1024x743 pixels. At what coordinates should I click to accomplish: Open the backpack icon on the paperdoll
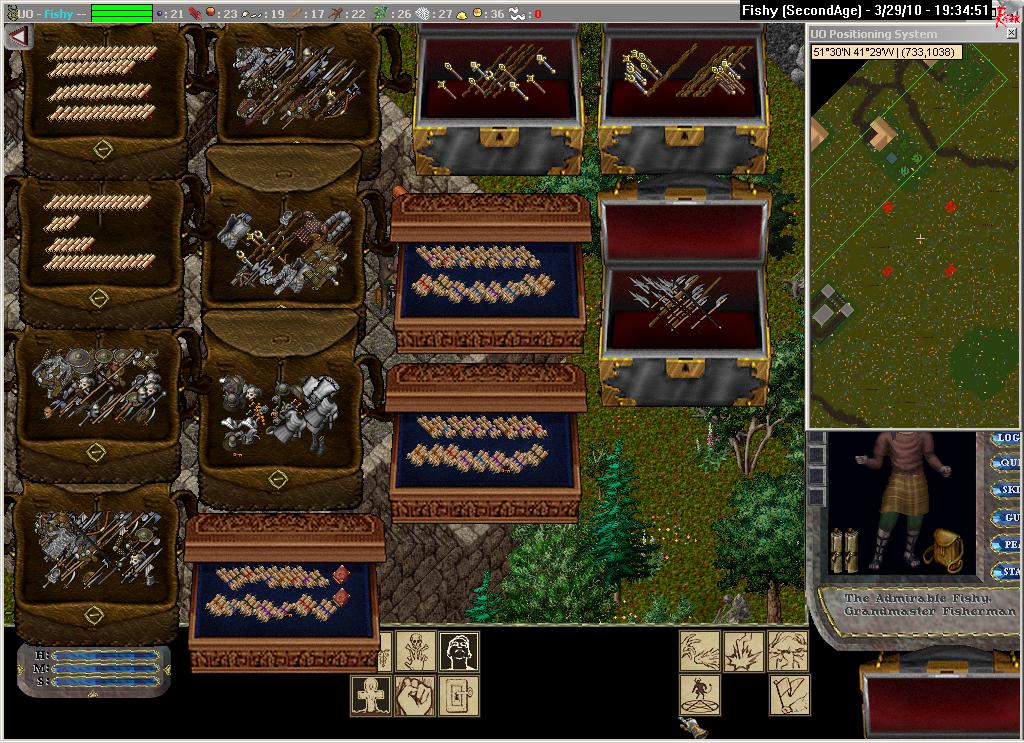pyautogui.click(x=941, y=550)
